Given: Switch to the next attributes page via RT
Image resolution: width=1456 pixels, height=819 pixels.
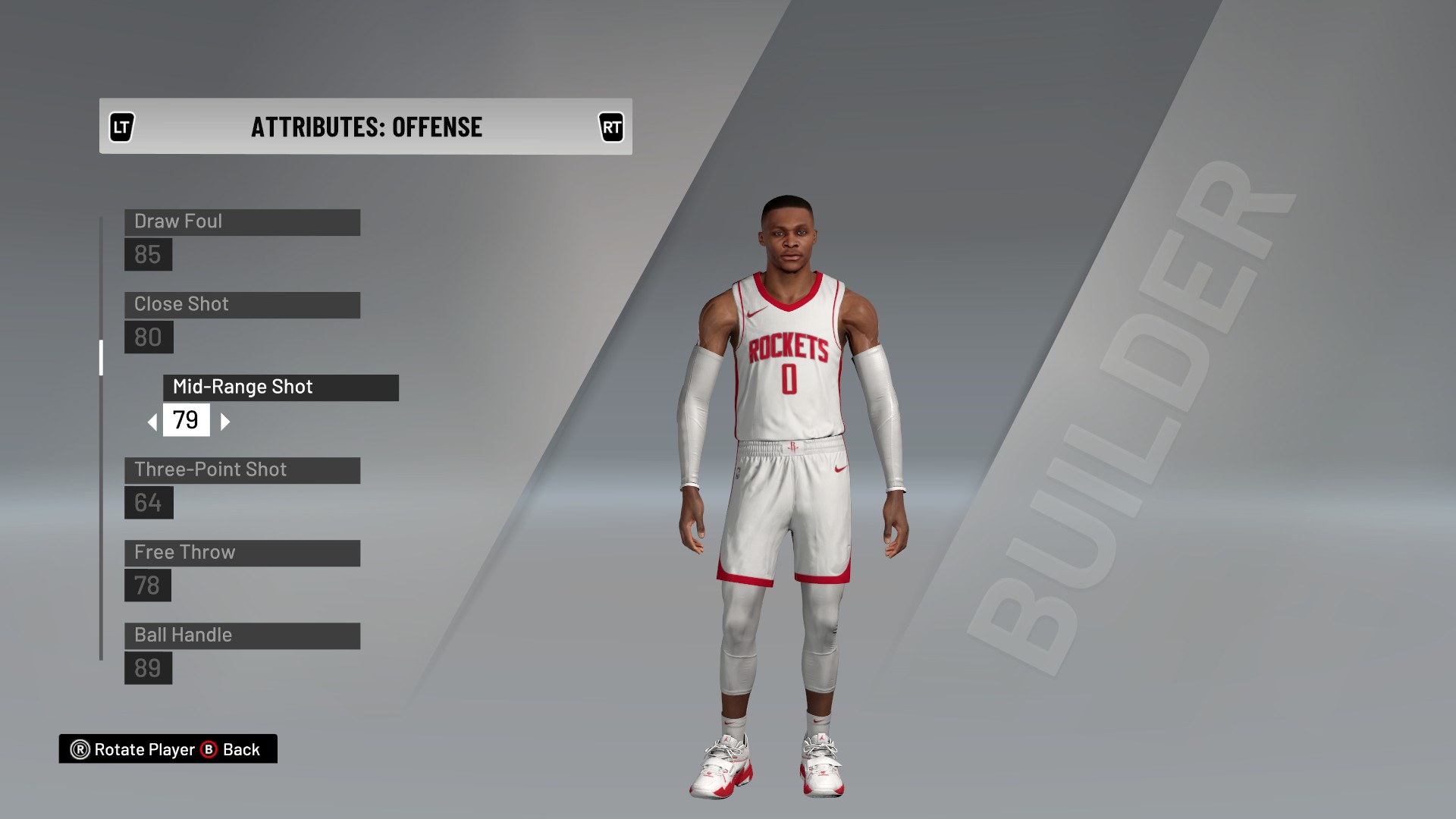Looking at the screenshot, I should [x=612, y=127].
